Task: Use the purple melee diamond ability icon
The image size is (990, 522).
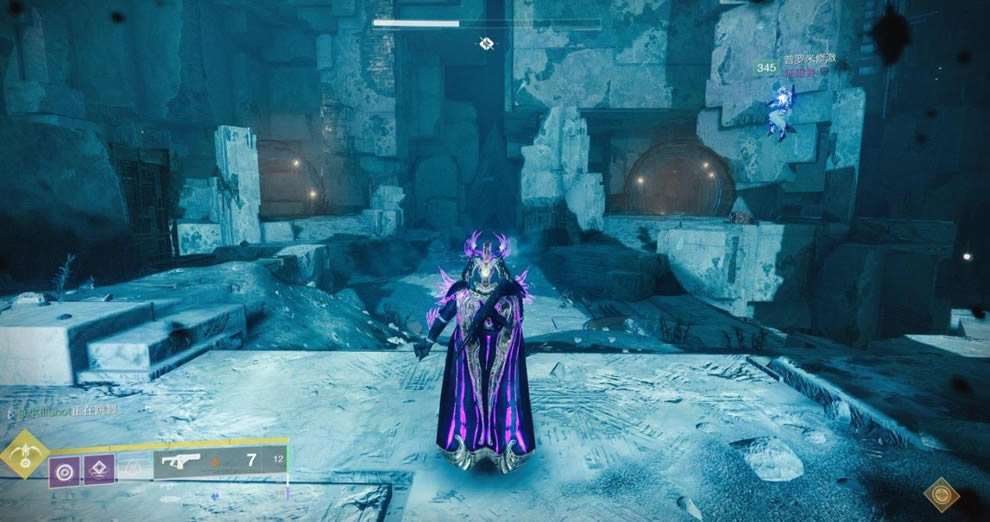Action: click(98, 470)
